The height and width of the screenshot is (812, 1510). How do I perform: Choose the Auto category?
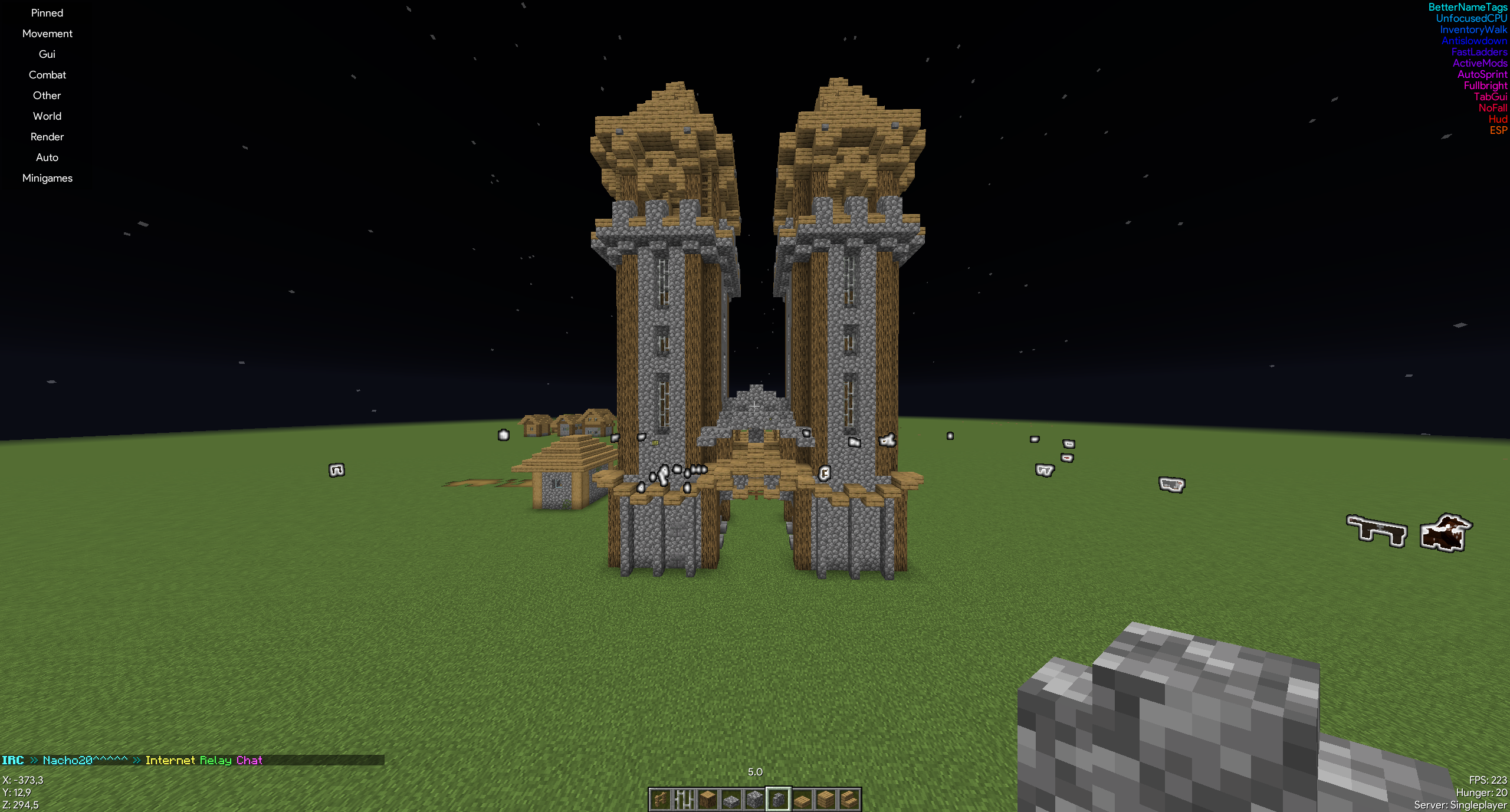tap(47, 157)
